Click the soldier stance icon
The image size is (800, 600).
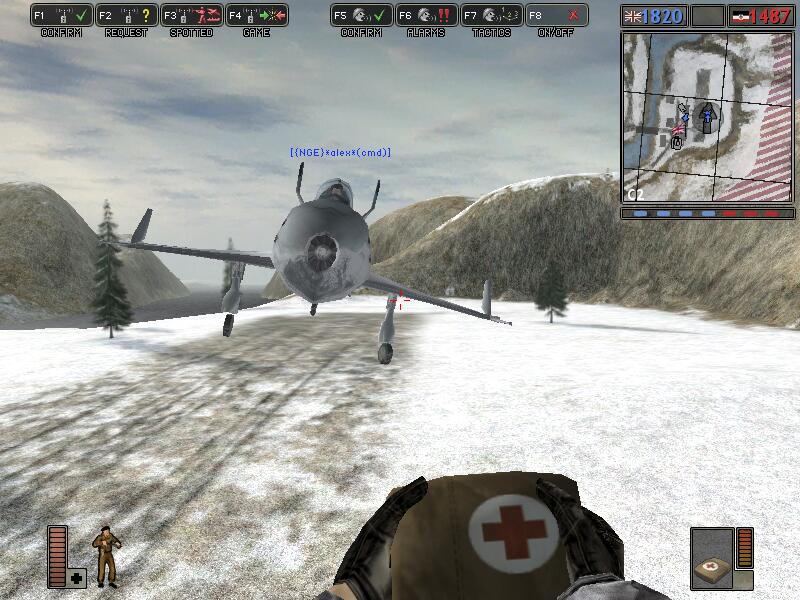tap(105, 557)
